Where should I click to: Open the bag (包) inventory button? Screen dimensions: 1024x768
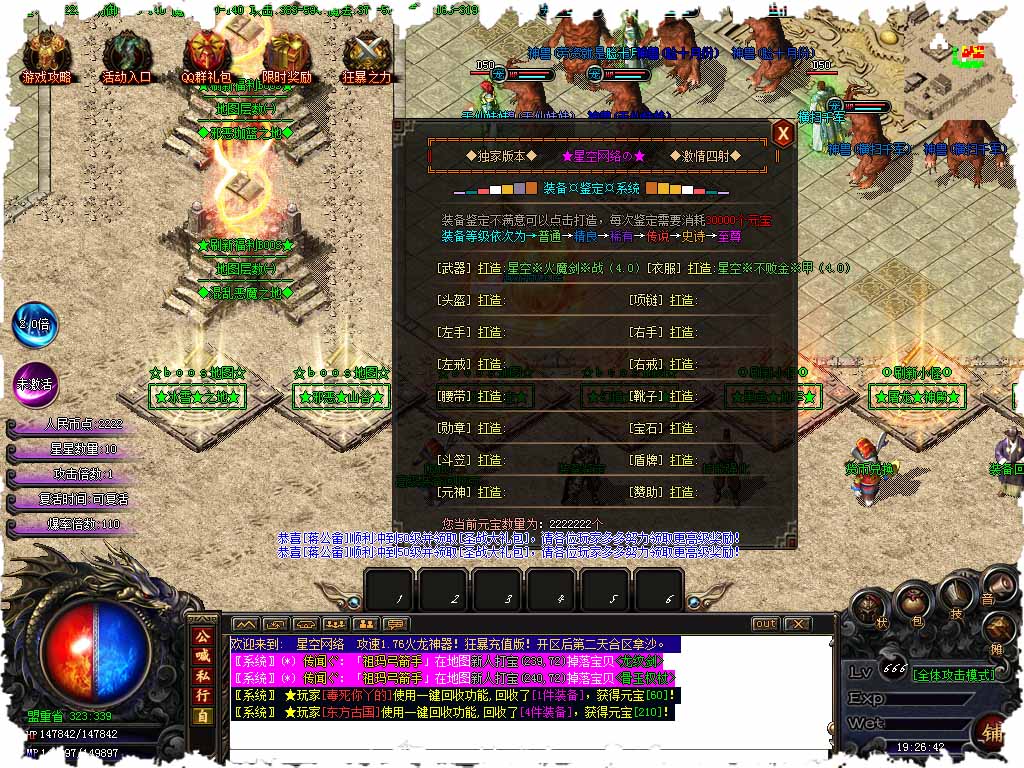tap(911, 602)
